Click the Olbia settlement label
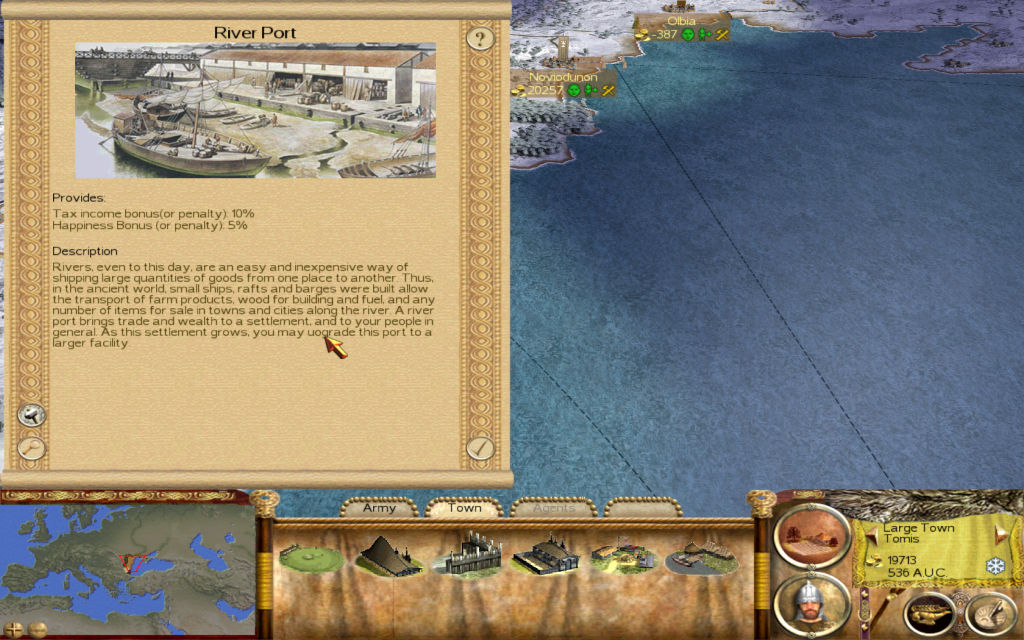Screen dimensions: 1024x640 [x=680, y=21]
